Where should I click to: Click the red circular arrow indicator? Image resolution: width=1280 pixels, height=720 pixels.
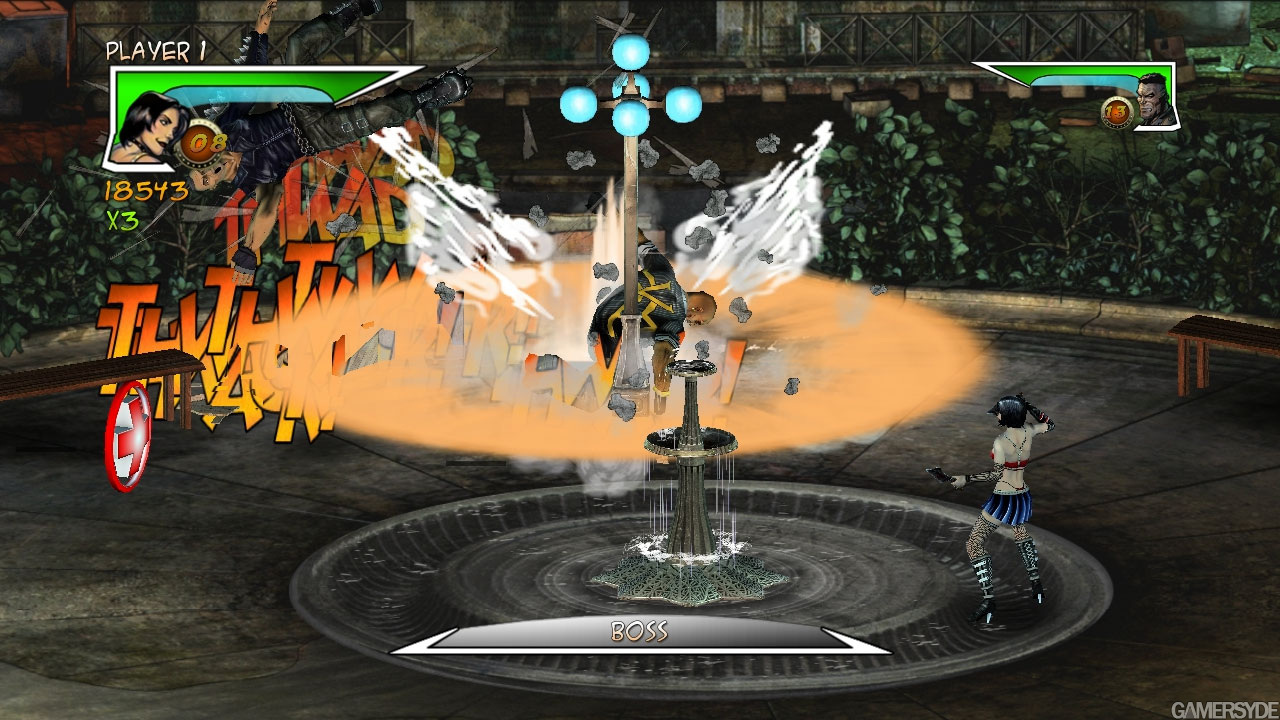(x=128, y=436)
